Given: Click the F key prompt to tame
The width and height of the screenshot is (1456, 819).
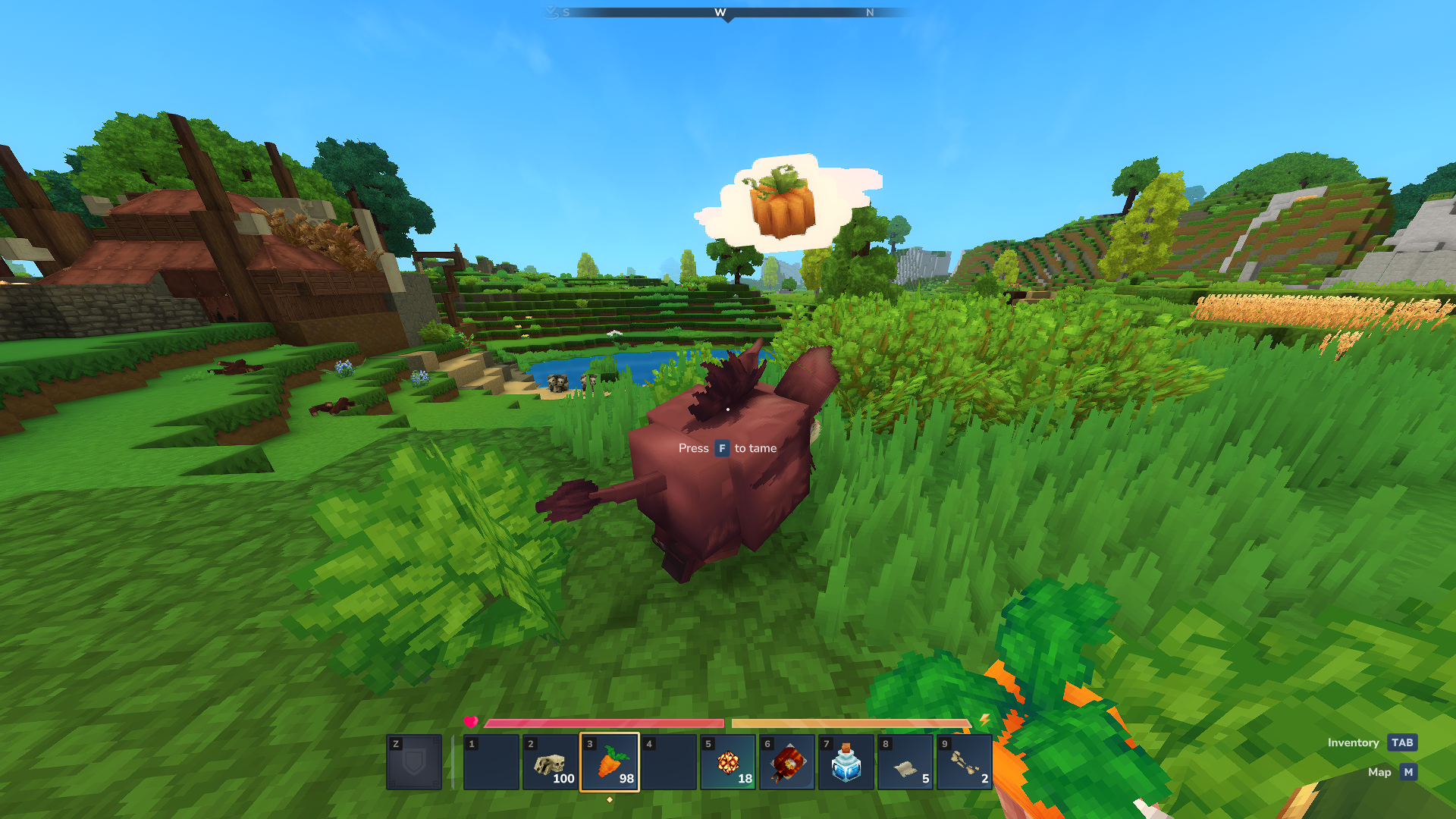Looking at the screenshot, I should (720, 448).
